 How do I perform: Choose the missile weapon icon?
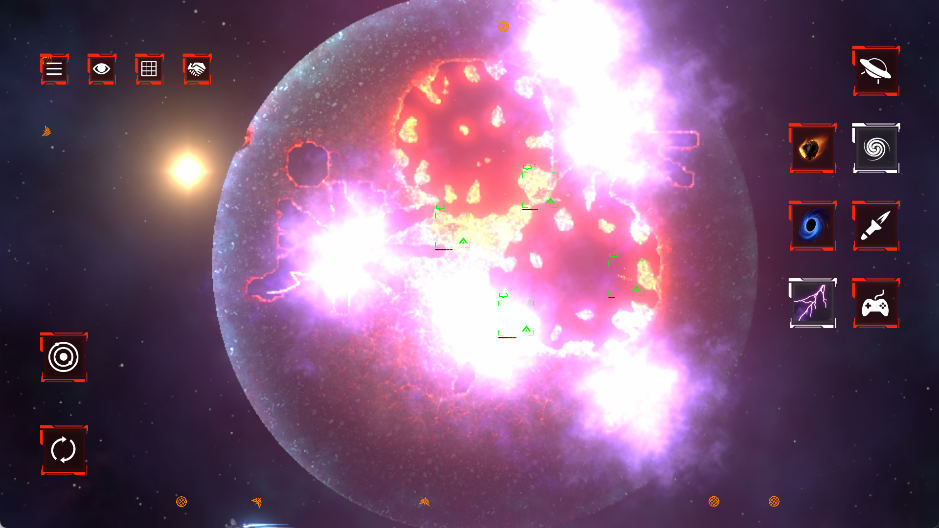pyautogui.click(x=875, y=226)
